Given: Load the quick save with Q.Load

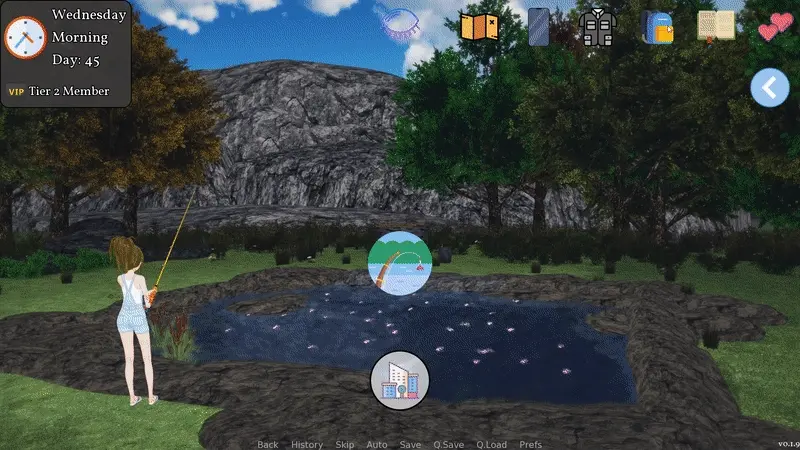Looking at the screenshot, I should pyautogui.click(x=491, y=444).
